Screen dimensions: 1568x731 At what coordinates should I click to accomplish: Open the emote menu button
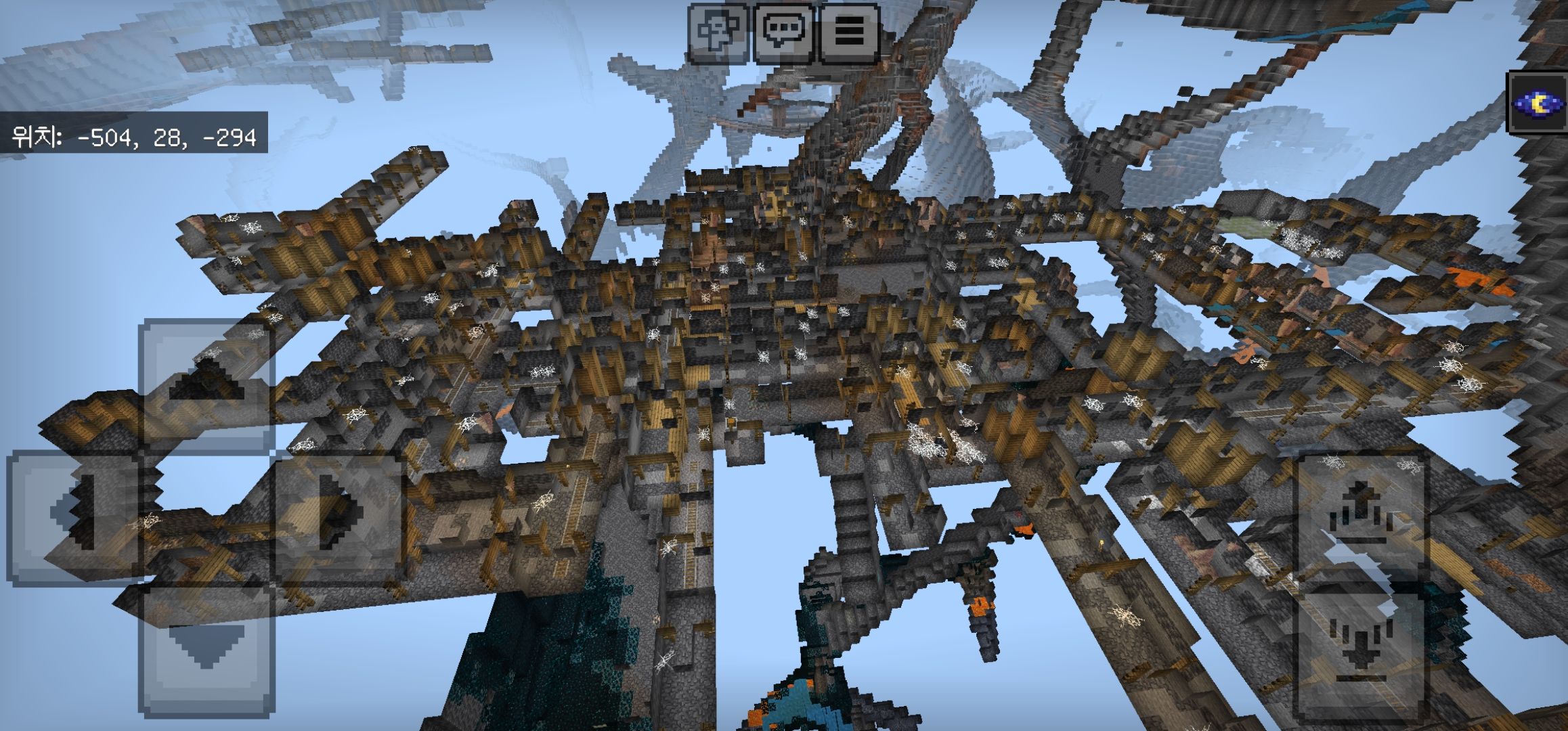(x=718, y=30)
